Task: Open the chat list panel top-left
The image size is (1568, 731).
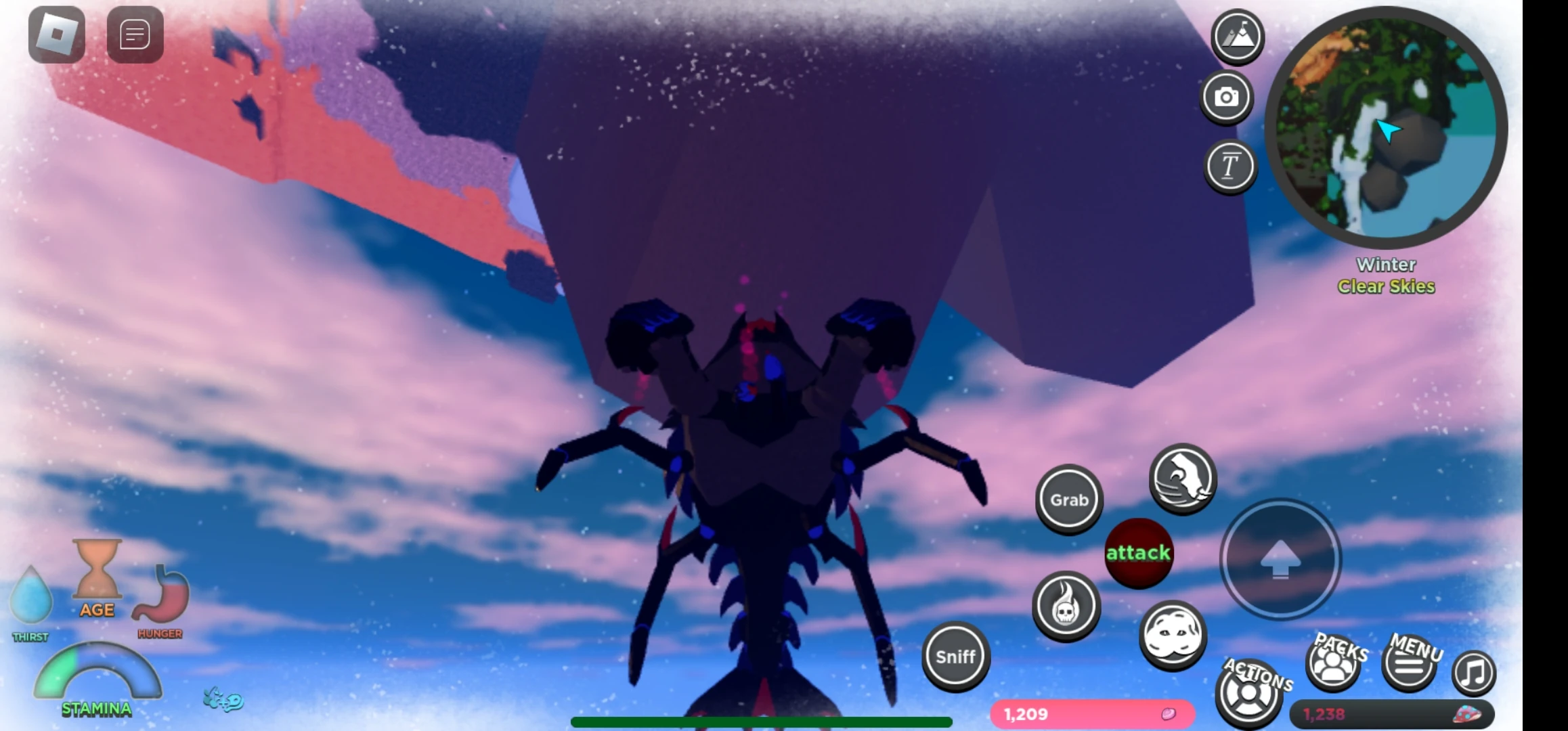Action: 135,35
